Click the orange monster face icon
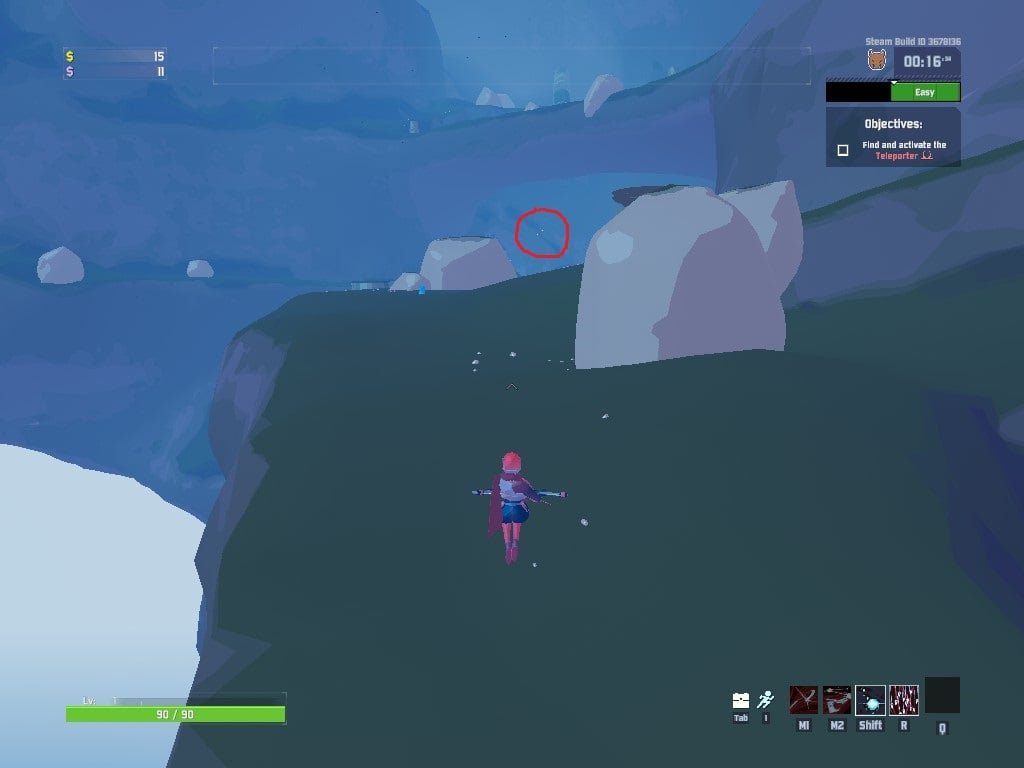 point(877,61)
